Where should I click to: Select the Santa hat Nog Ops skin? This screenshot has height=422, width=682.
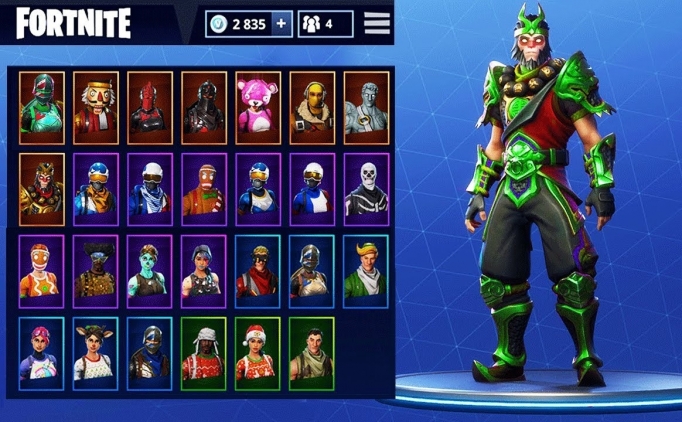click(257, 353)
